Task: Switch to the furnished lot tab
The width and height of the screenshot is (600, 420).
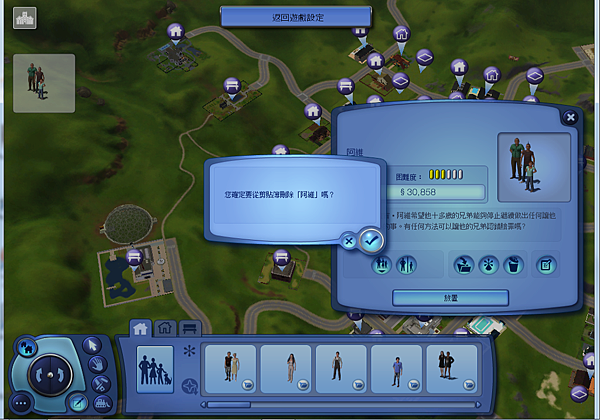Action: point(188,328)
